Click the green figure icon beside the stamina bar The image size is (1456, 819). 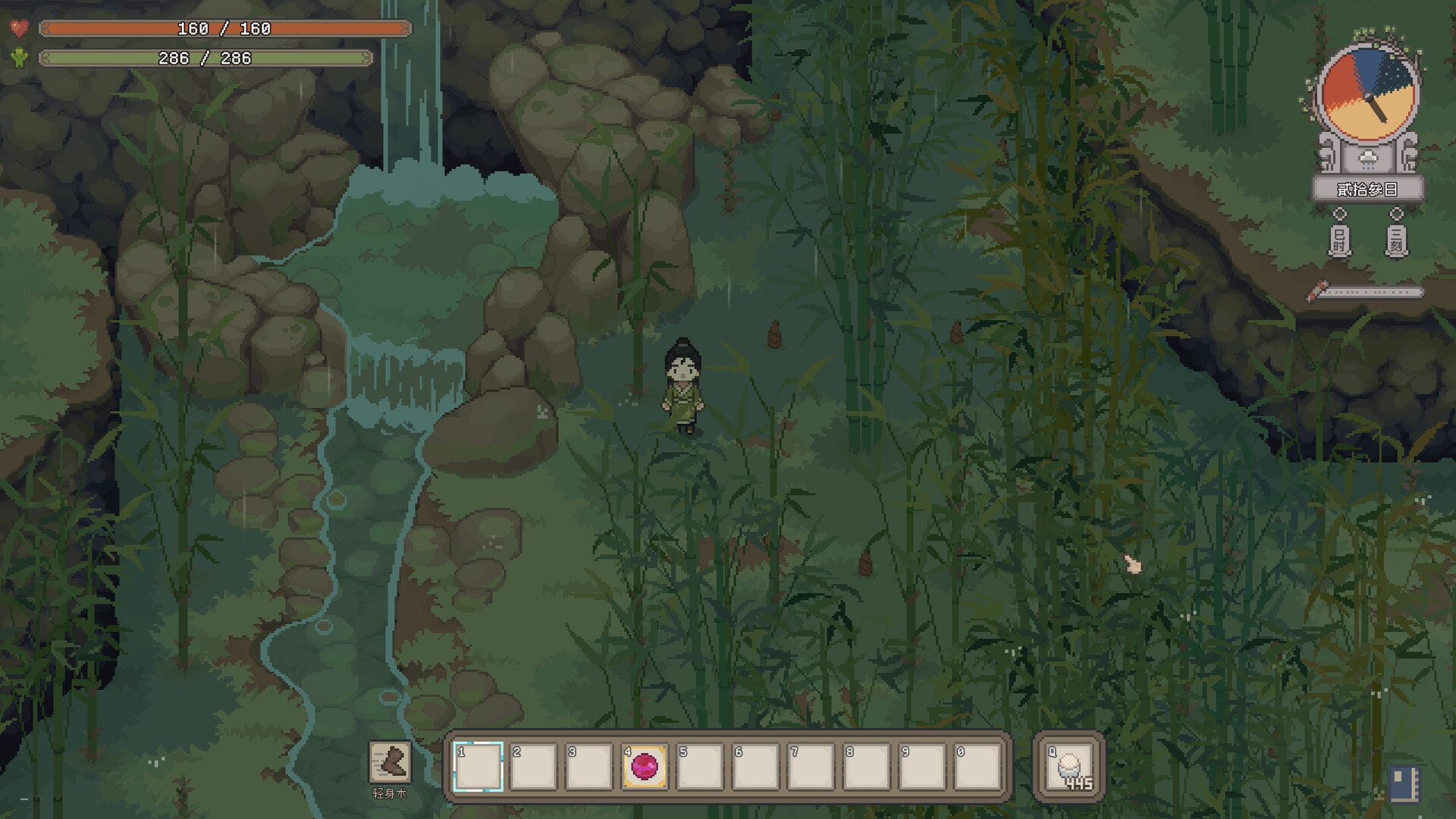click(x=20, y=58)
